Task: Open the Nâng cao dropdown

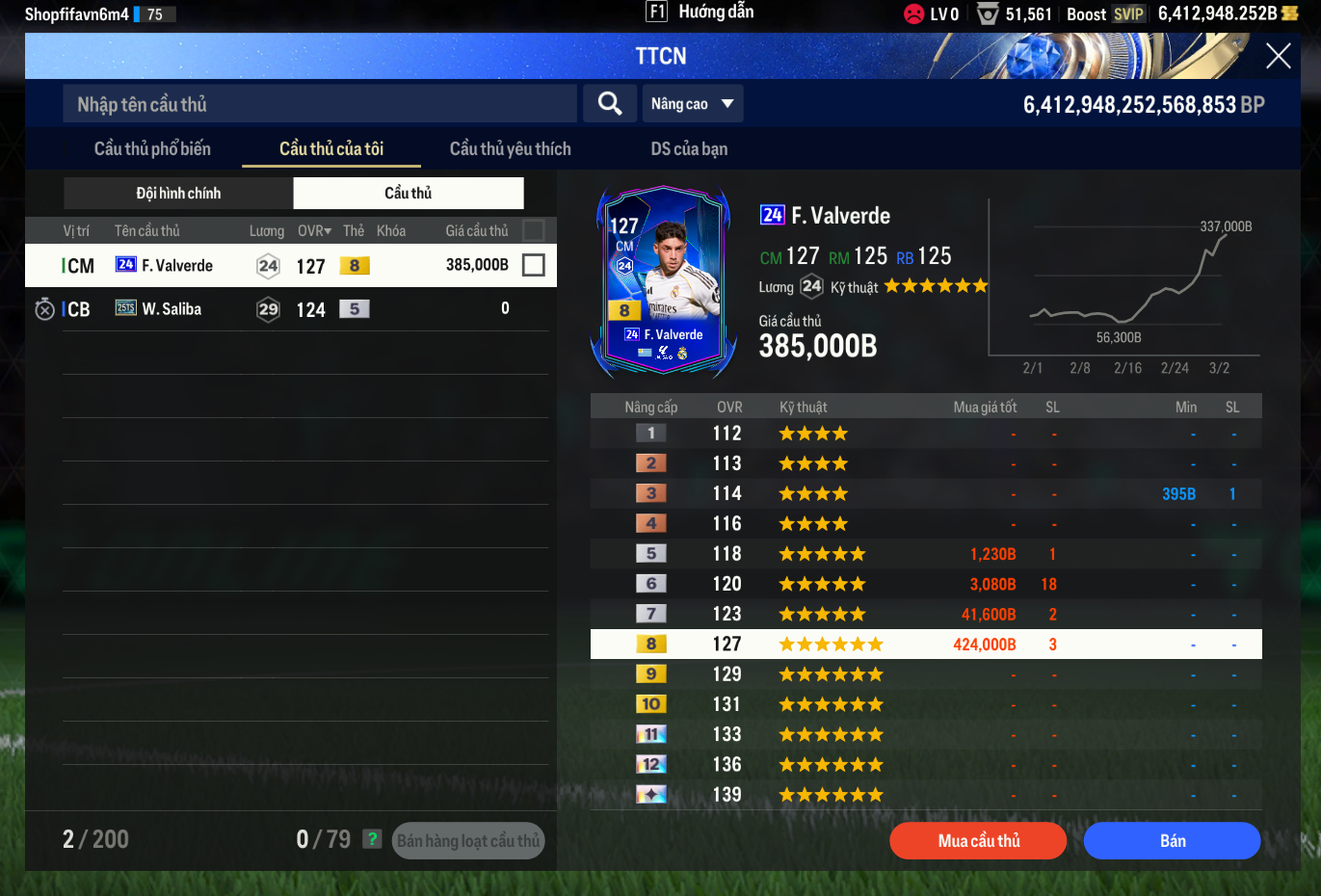Action: pyautogui.click(x=692, y=103)
